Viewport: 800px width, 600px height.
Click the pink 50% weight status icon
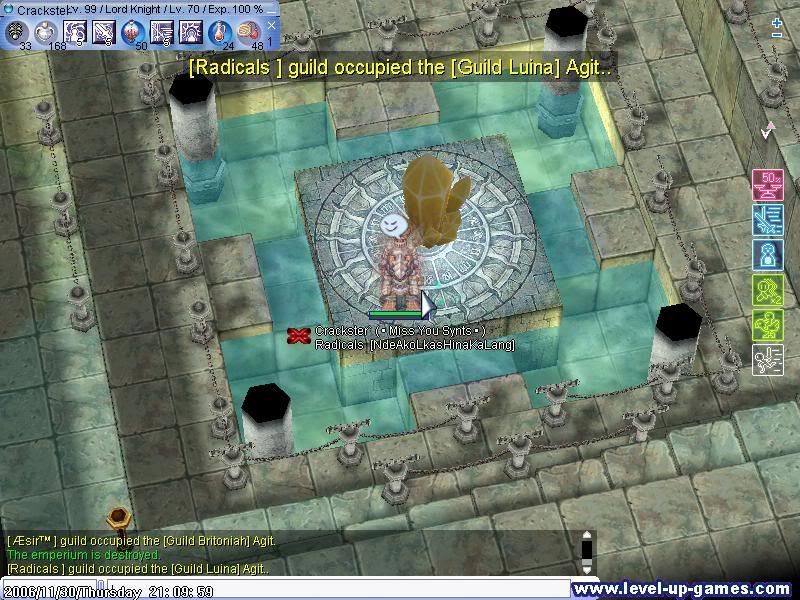pos(767,185)
